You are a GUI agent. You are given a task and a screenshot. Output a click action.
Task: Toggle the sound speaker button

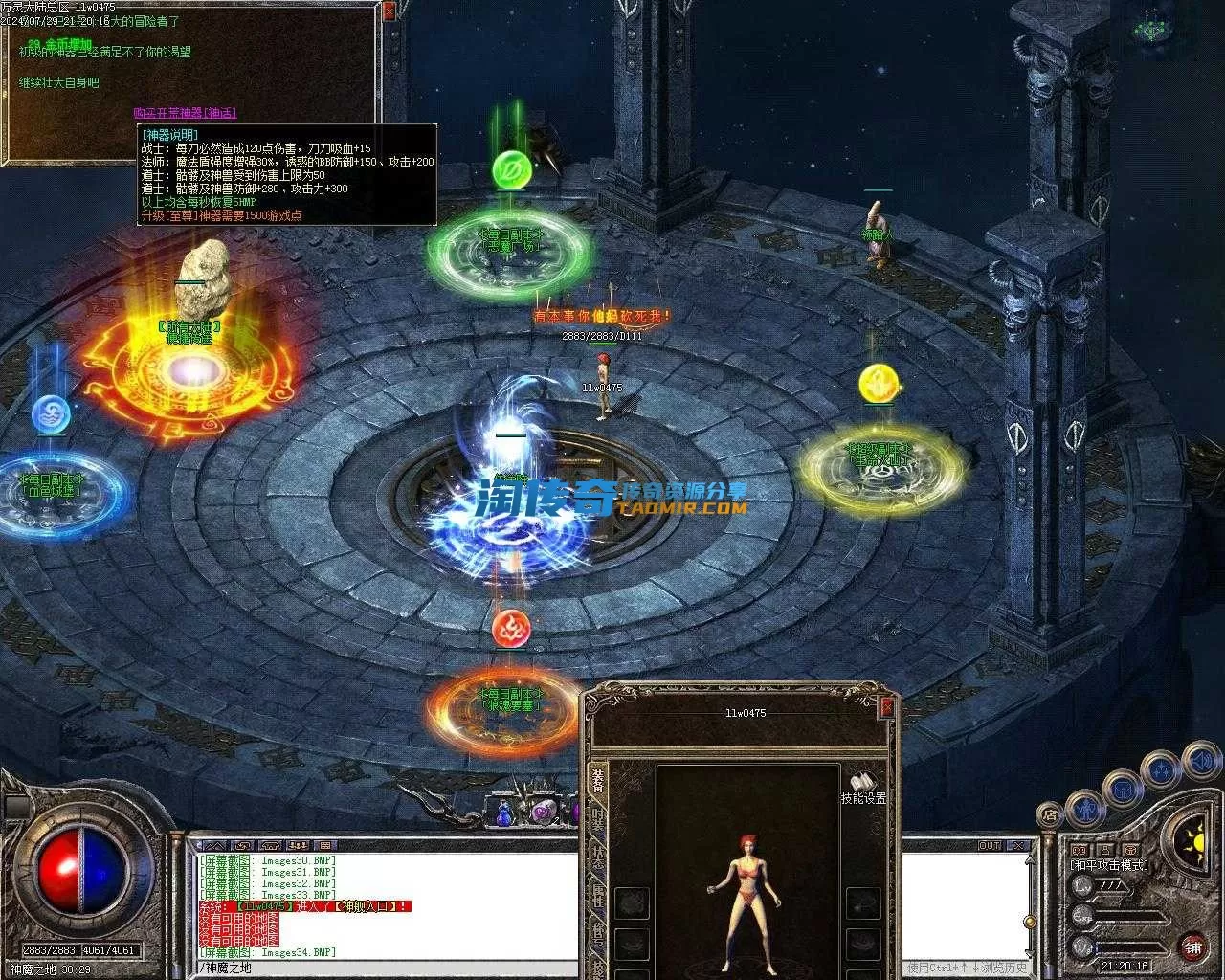(1201, 763)
